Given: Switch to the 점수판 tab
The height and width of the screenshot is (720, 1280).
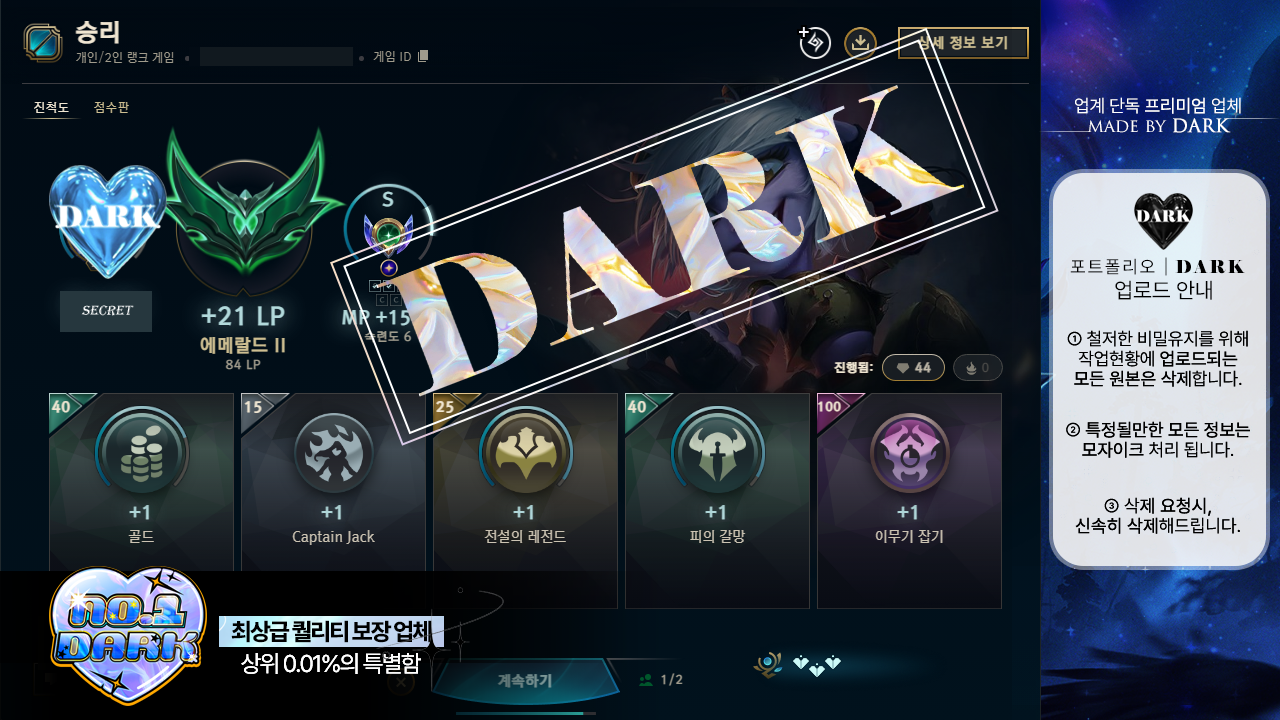Looking at the screenshot, I should (113, 106).
